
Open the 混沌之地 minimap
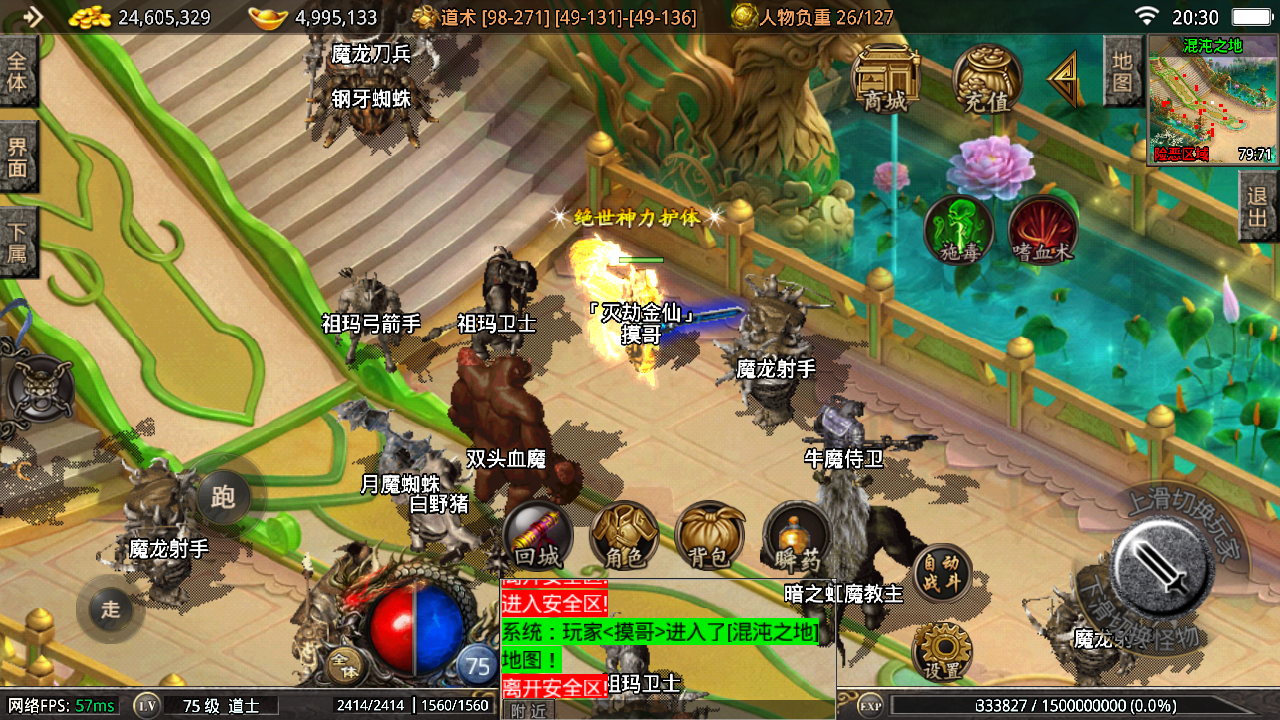tap(1212, 100)
